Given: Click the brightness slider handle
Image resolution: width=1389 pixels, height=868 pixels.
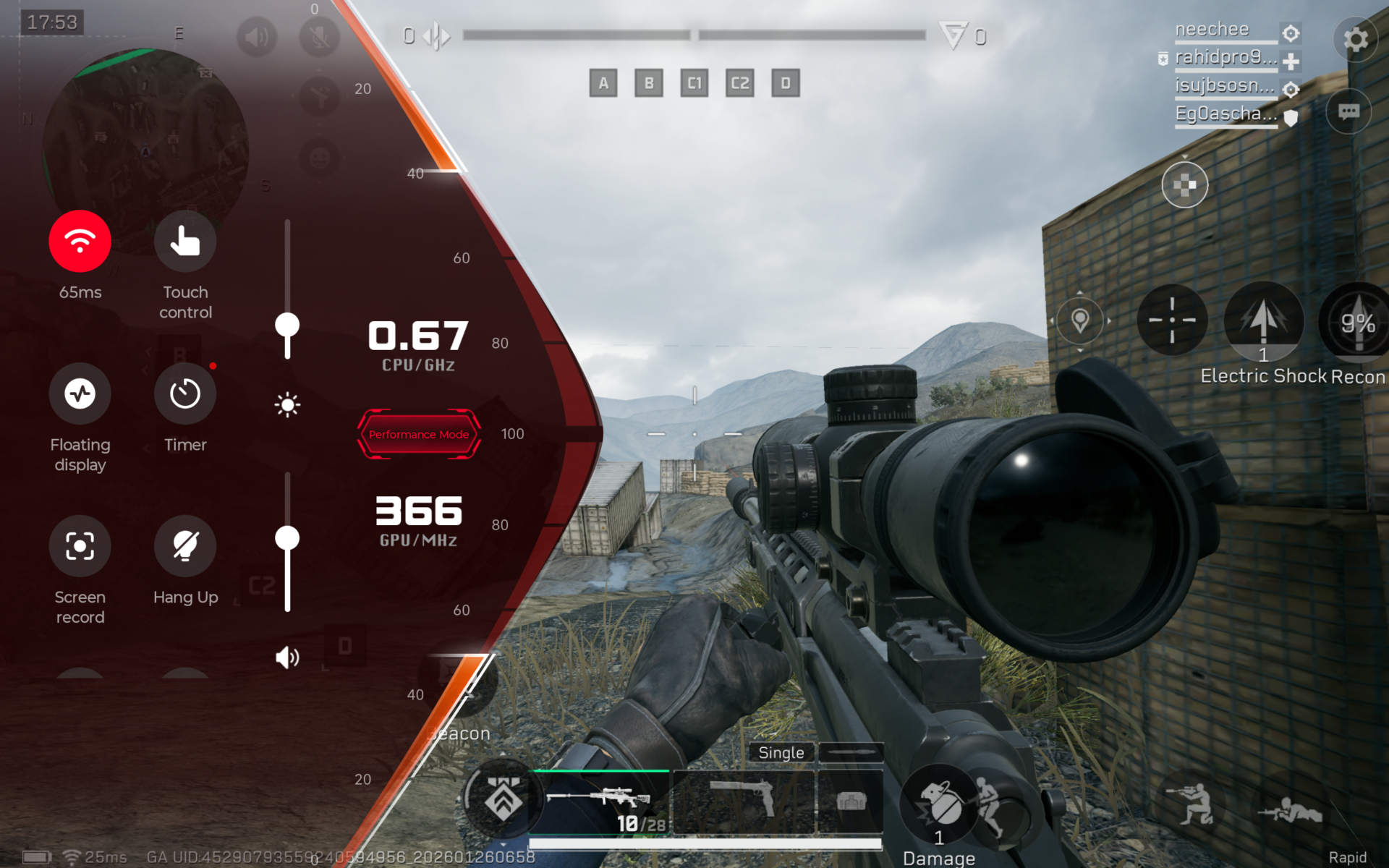Looking at the screenshot, I should coord(287,325).
